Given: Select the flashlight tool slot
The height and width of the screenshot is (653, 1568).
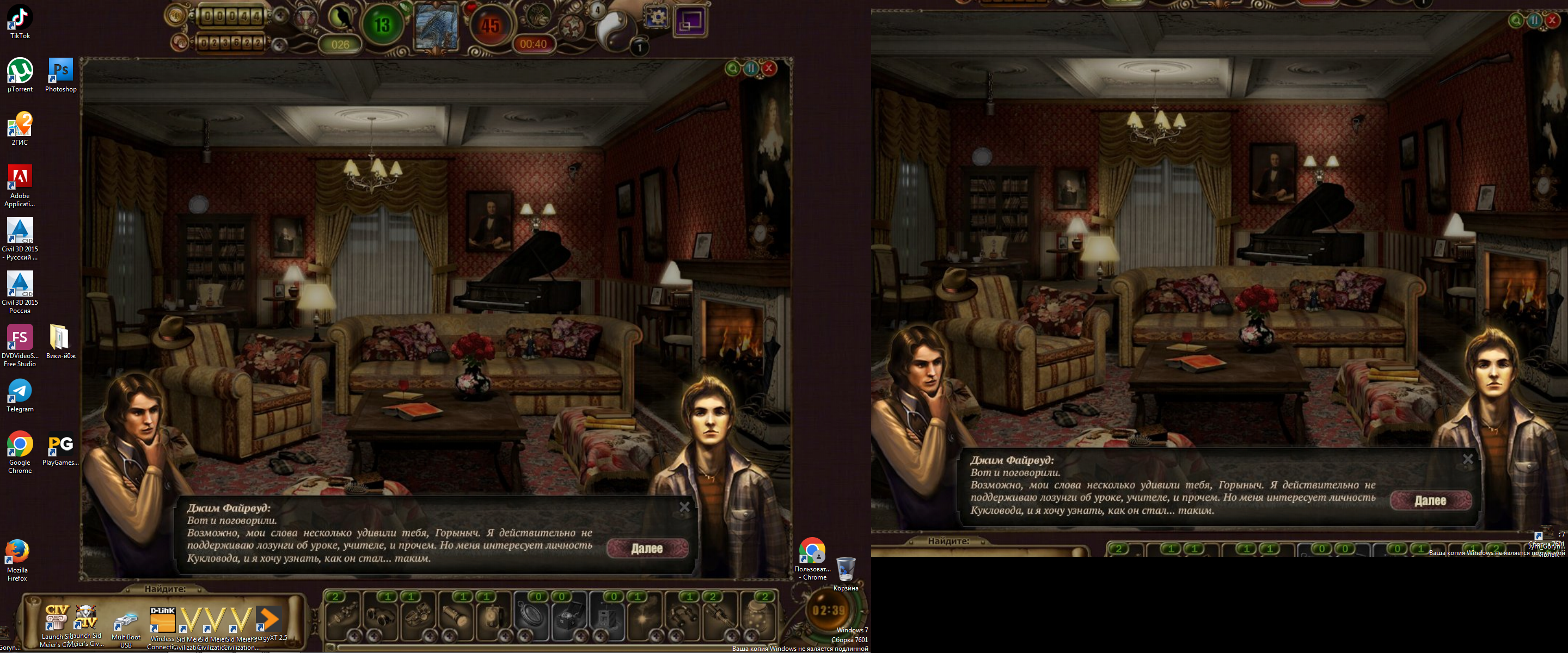Looking at the screenshot, I should click(455, 618).
